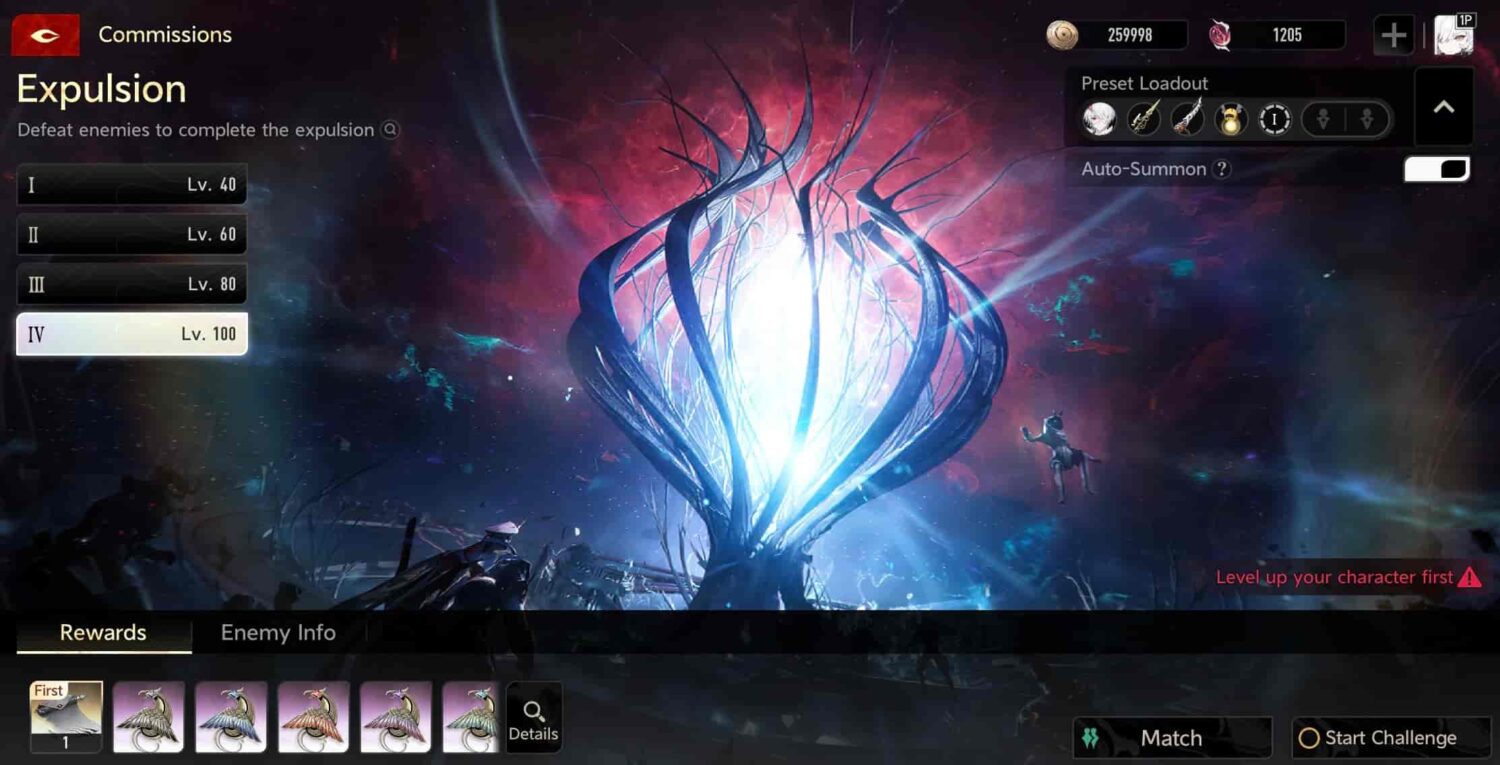Screen dimensions: 1500x765
Task: Expand the expulsion description search glass
Action: [390, 130]
